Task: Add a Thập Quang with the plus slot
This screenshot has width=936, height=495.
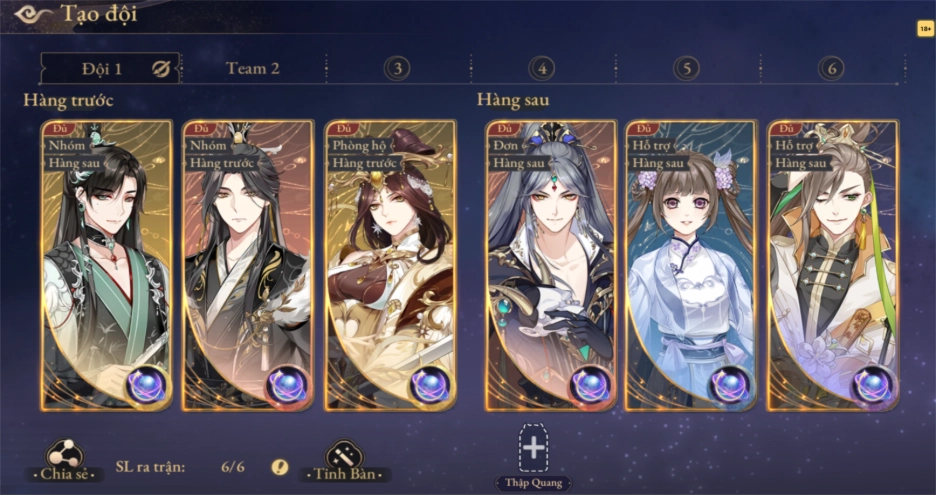Action: (534, 449)
